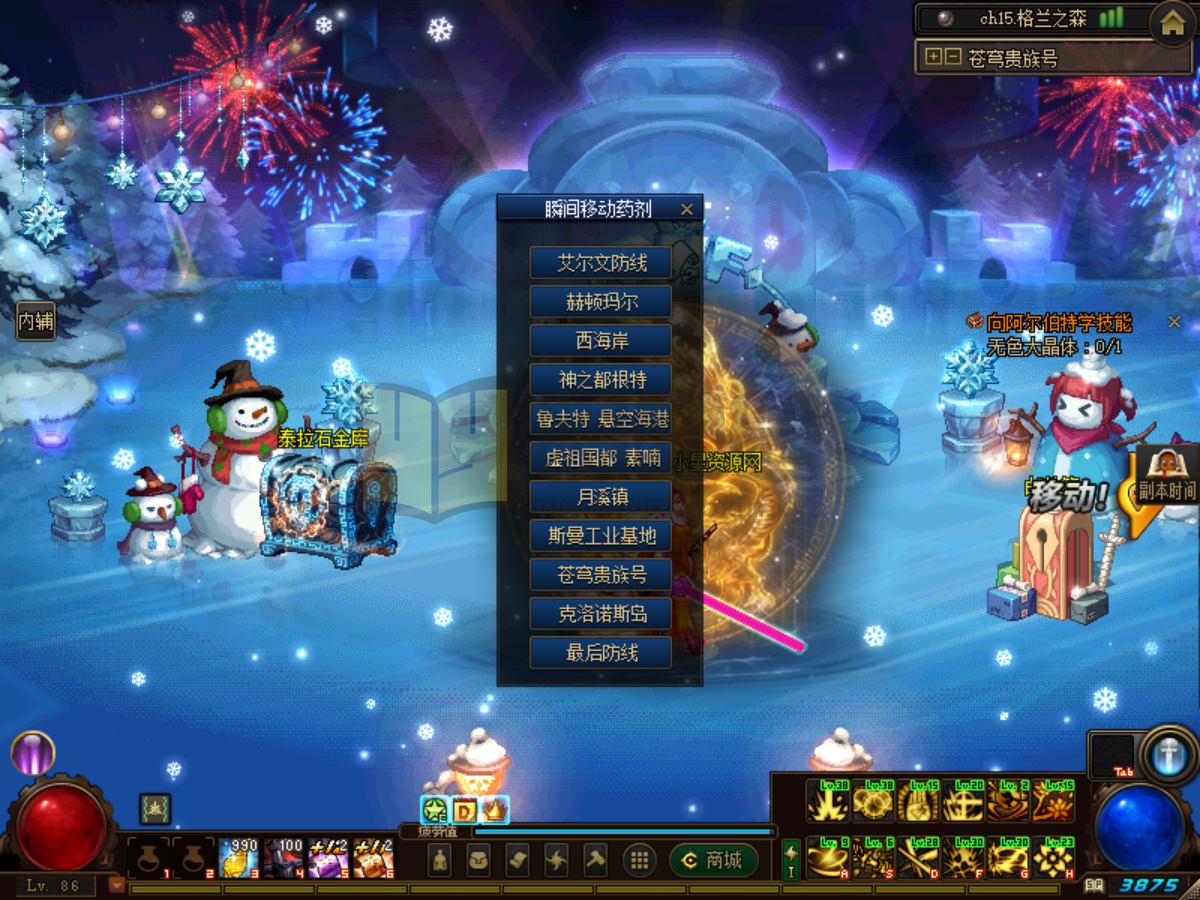
Task: Dismiss the 向阿尔伯特学技能 quest tracker
Action: pos(1174,322)
